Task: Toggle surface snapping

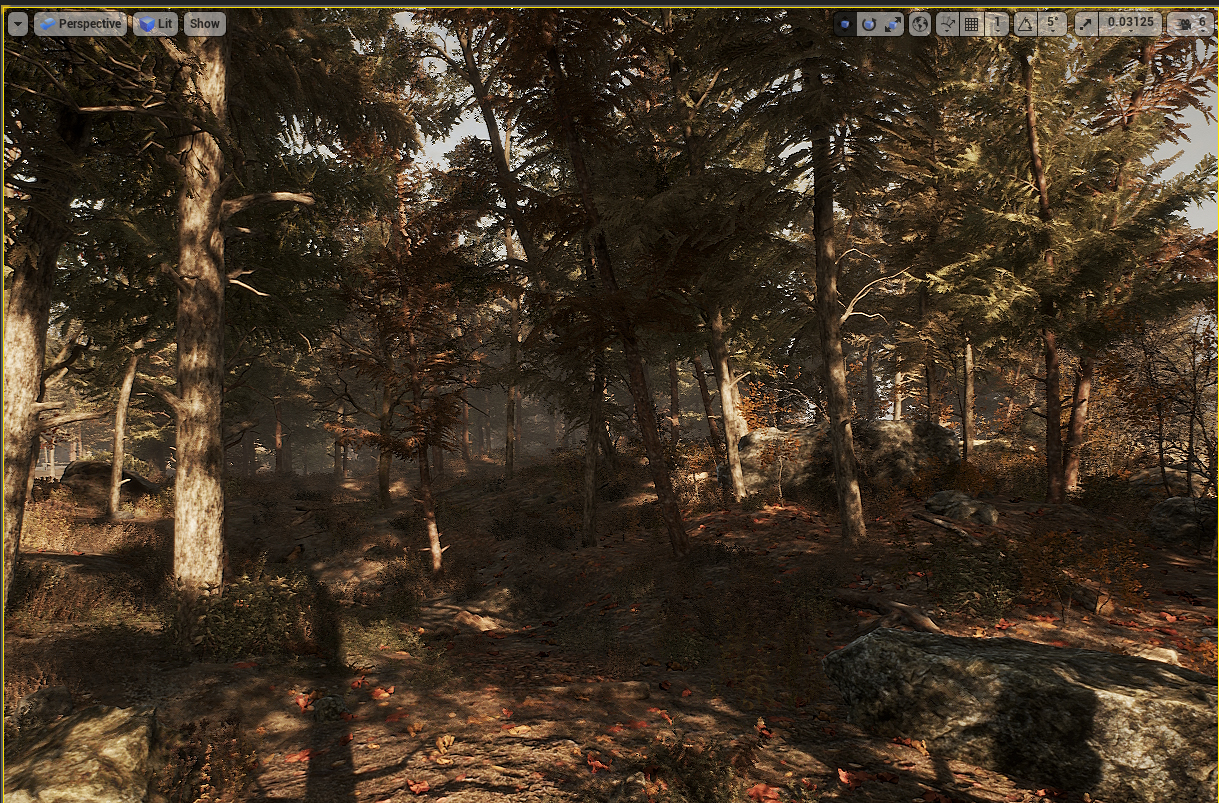Action: point(947,24)
